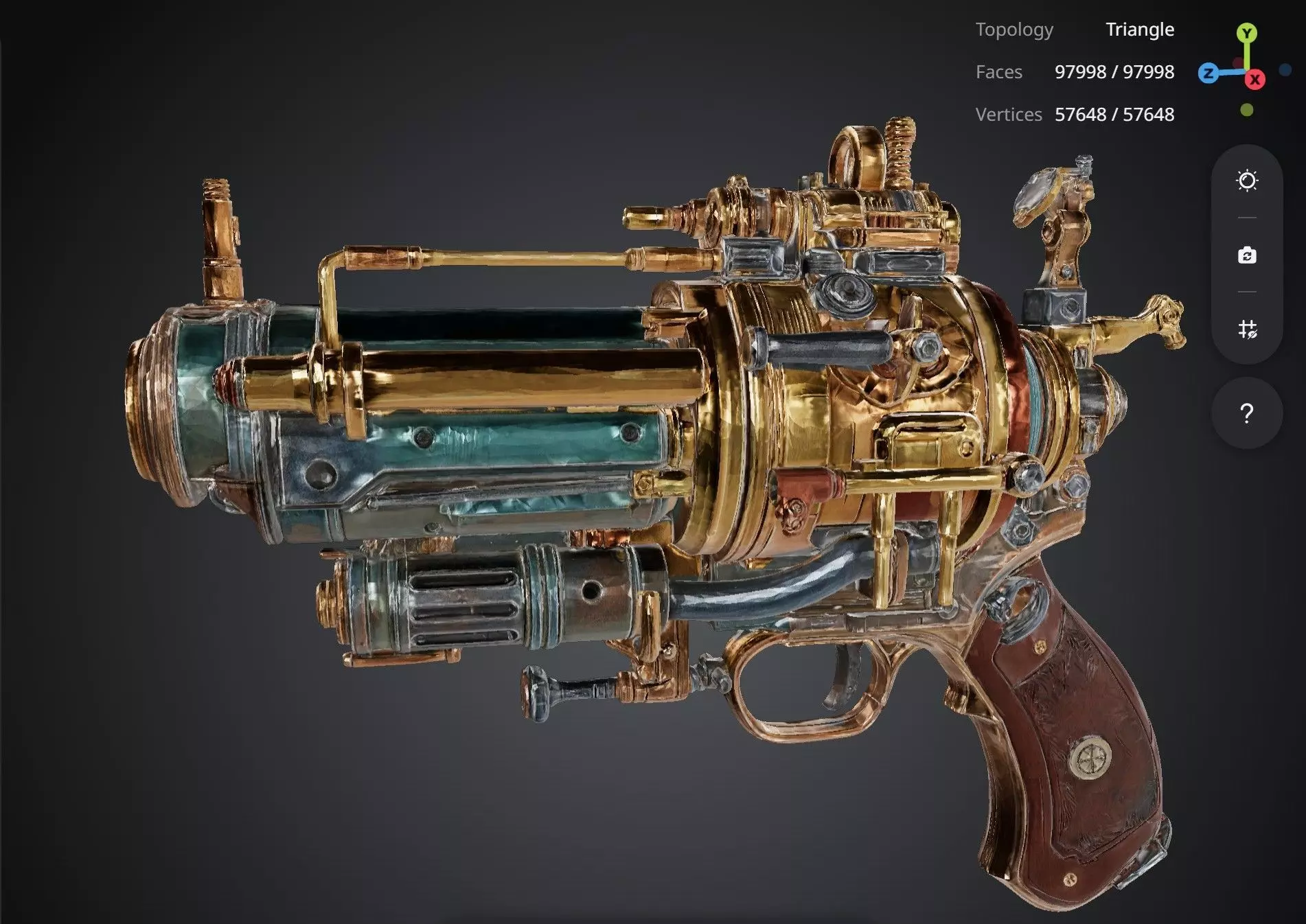1306x924 pixels.
Task: Open the lighting settings sun icon
Action: (x=1247, y=181)
